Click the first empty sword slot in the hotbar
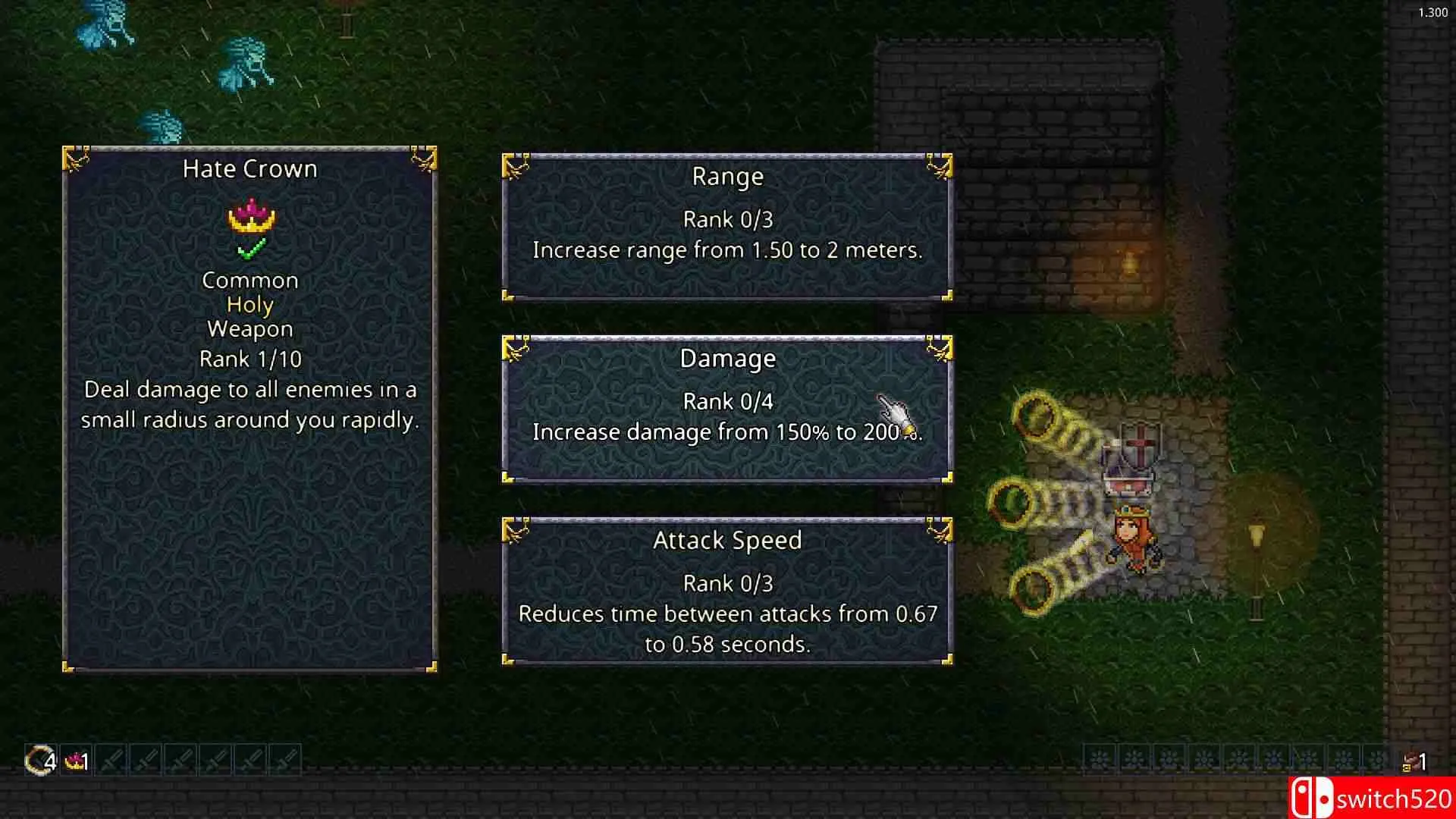Screen dimensions: 1456x819 coord(111,760)
